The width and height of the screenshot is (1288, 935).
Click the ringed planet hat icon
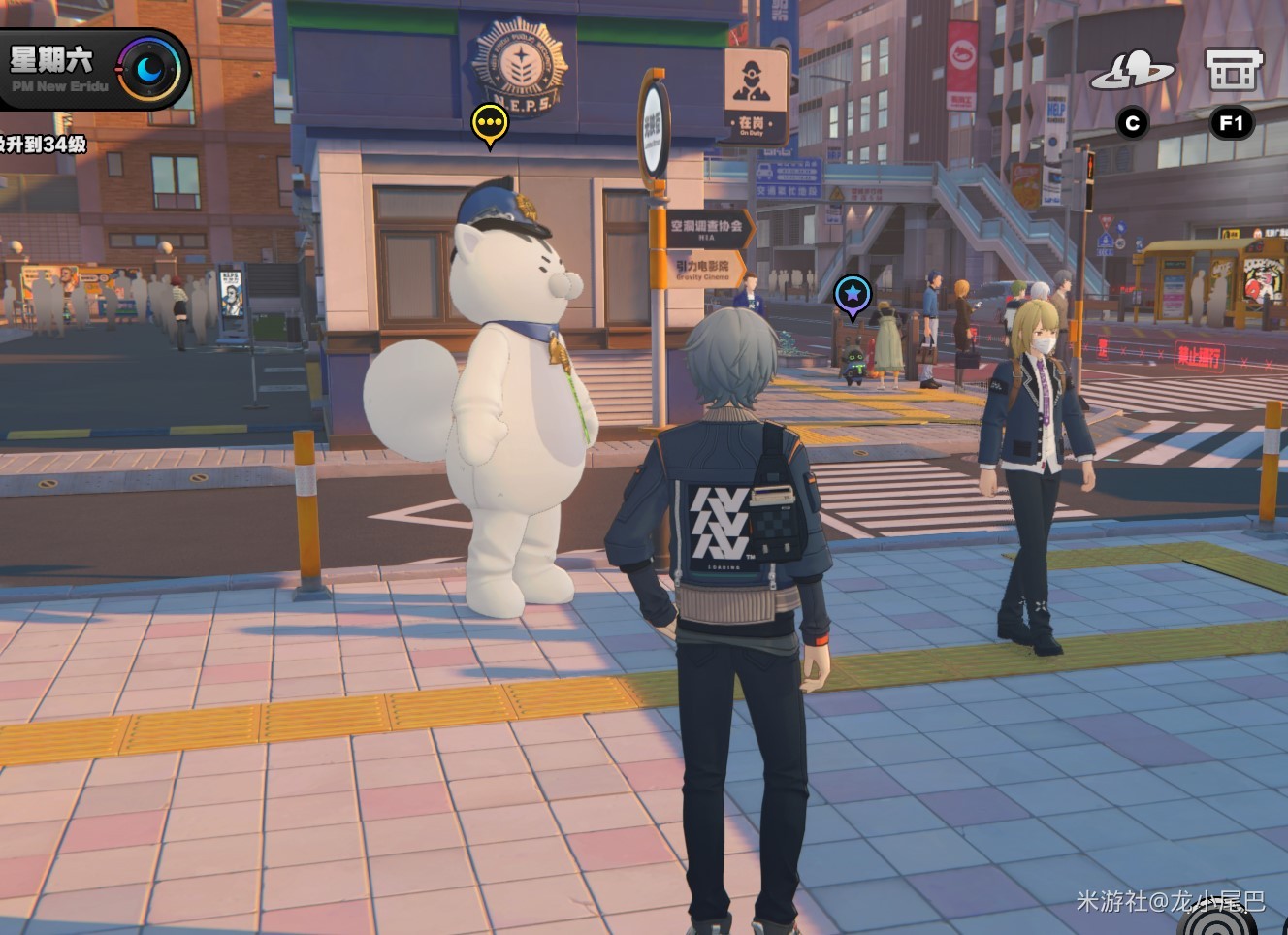1132,71
